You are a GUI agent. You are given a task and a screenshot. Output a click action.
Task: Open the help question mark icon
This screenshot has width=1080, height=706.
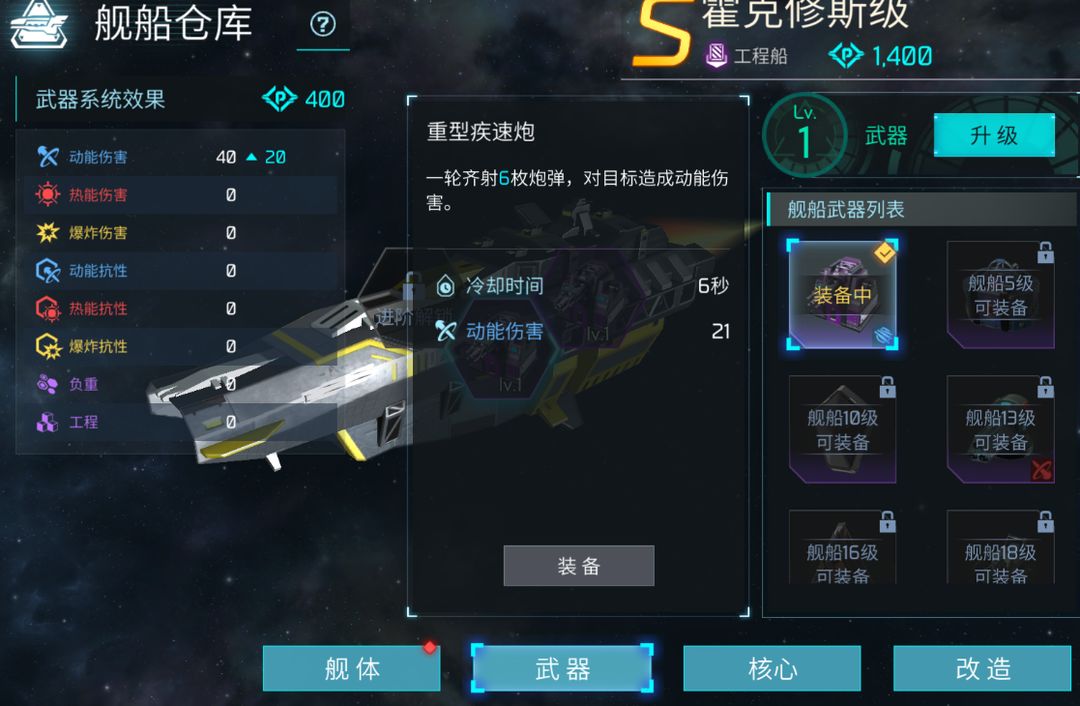323,25
